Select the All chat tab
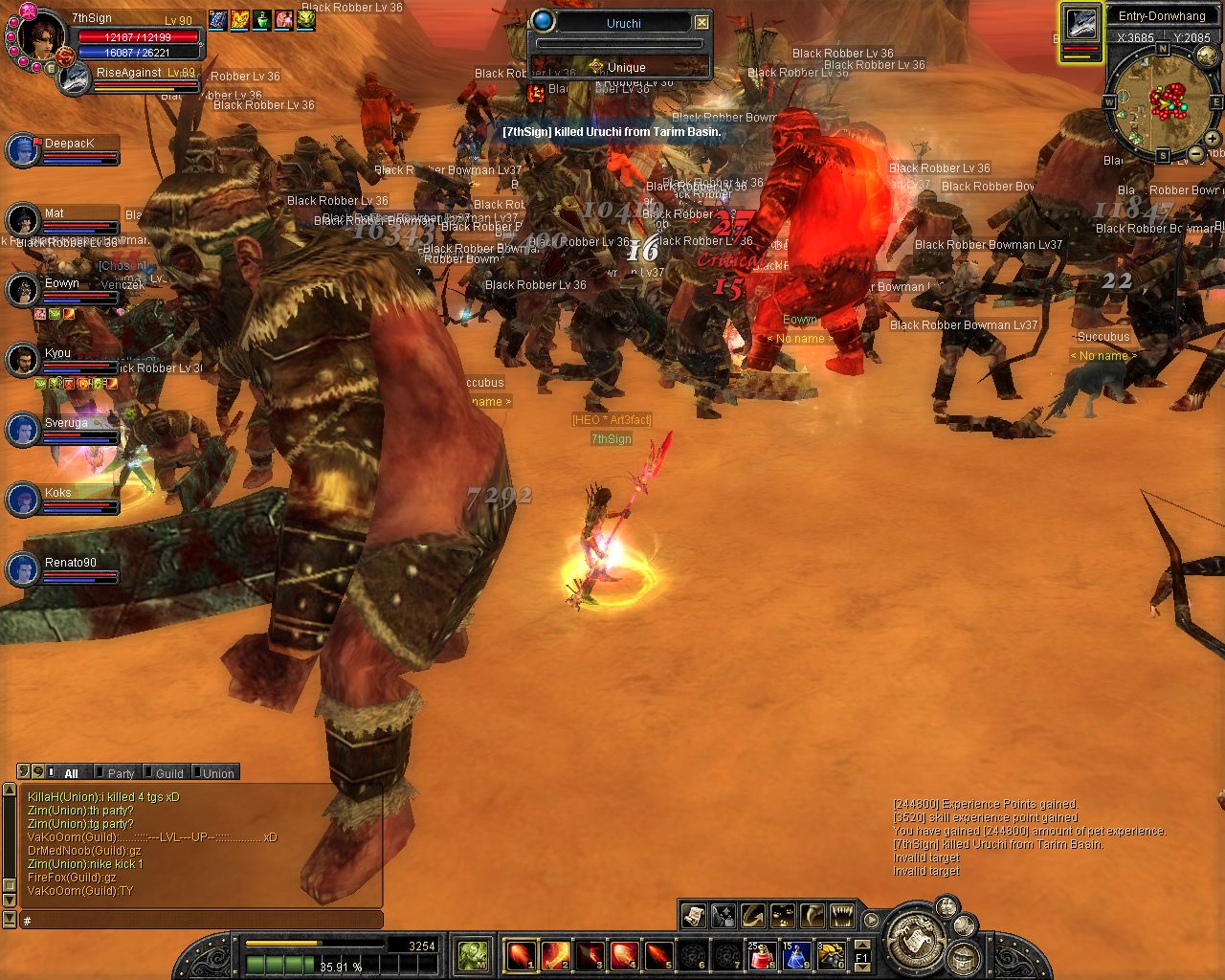This screenshot has height=980, width=1225. 70,773
